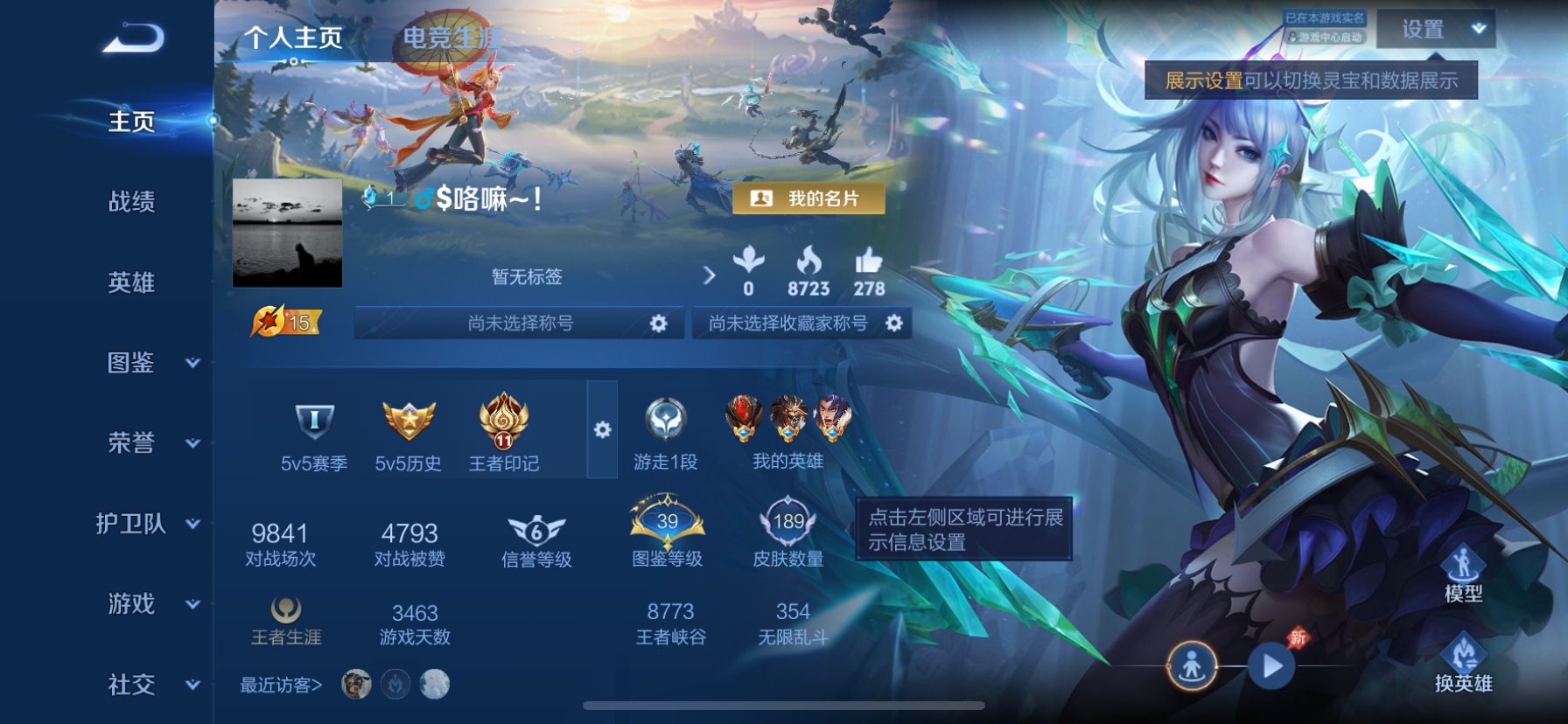Click the 我的名片 button

[x=808, y=199]
